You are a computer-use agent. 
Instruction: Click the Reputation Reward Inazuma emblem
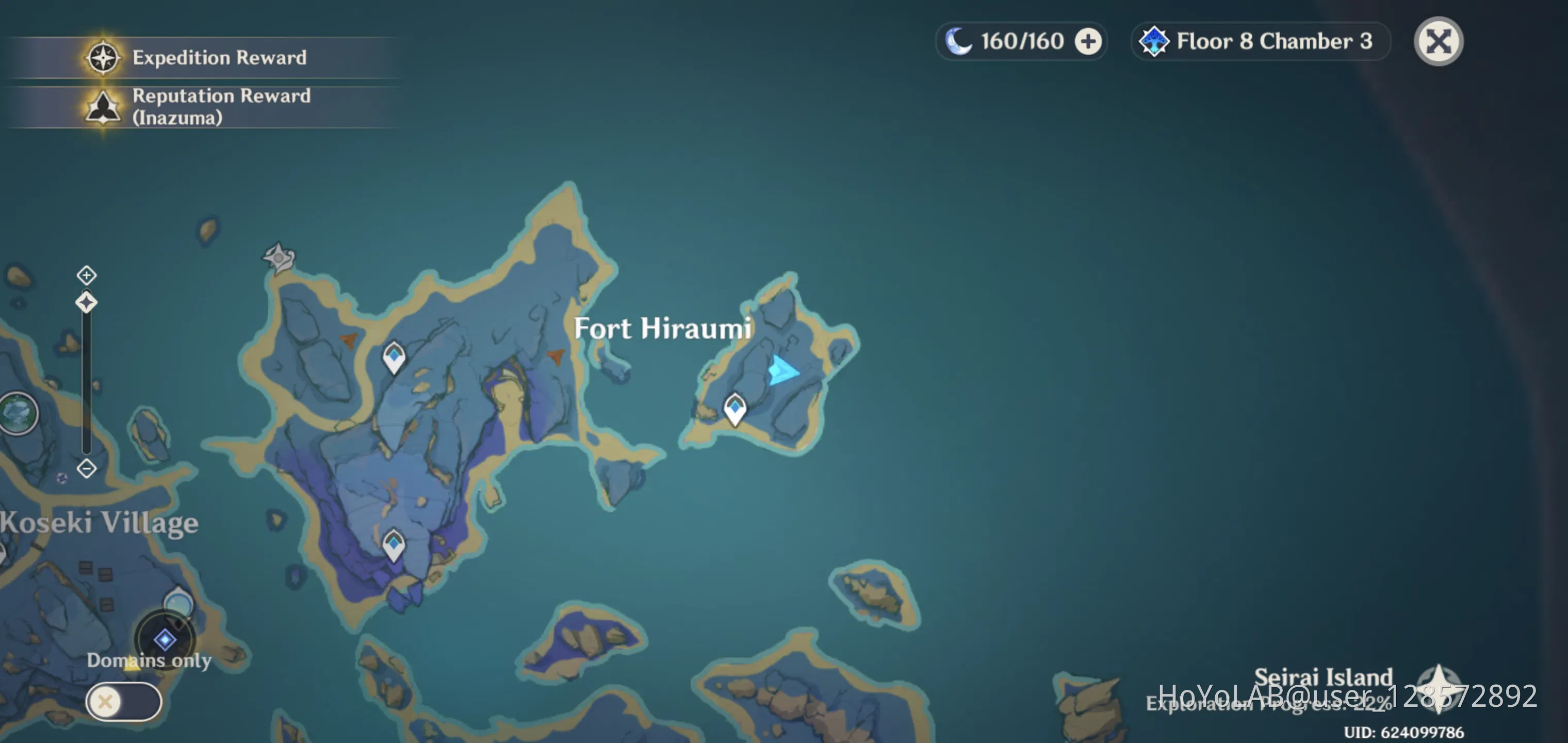(x=104, y=107)
